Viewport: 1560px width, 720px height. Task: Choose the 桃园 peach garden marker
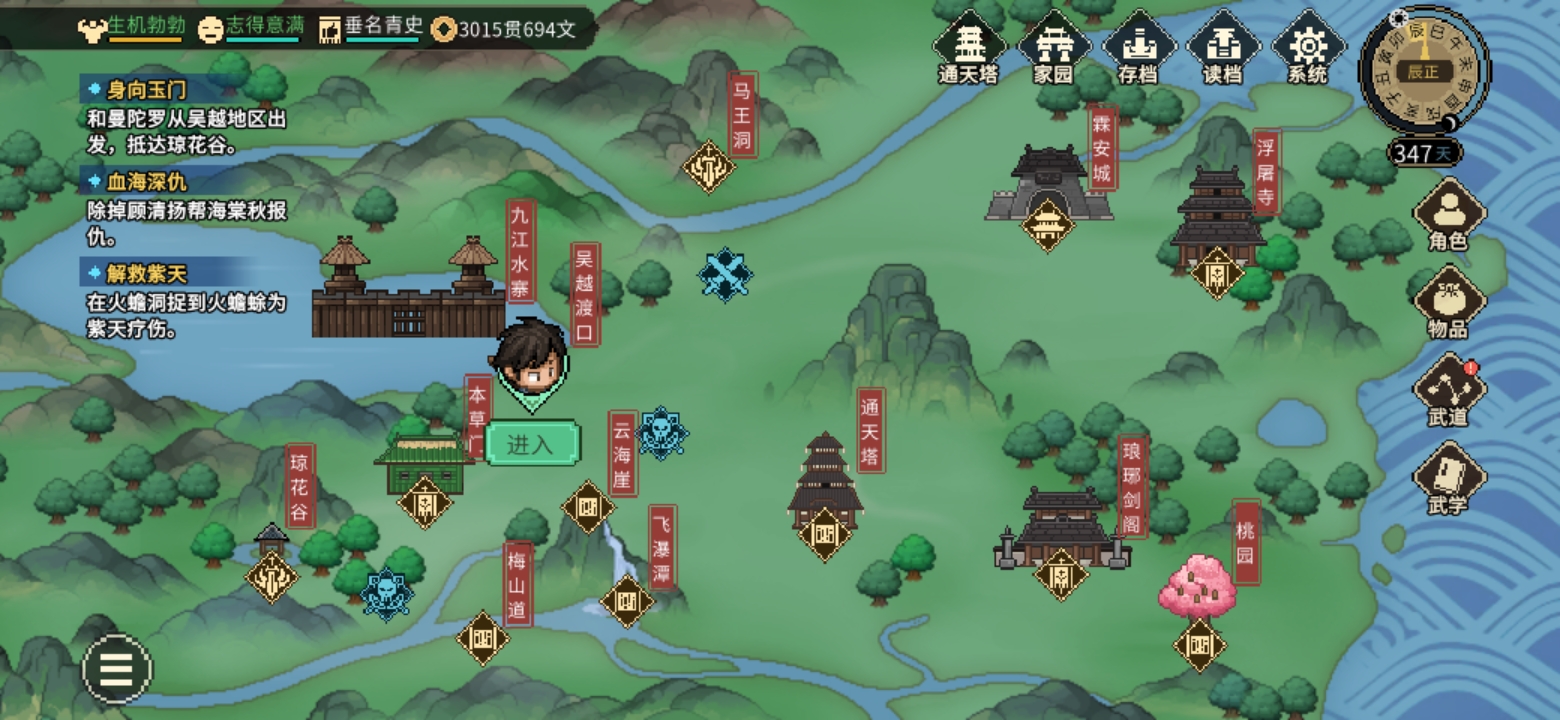(x=1200, y=645)
